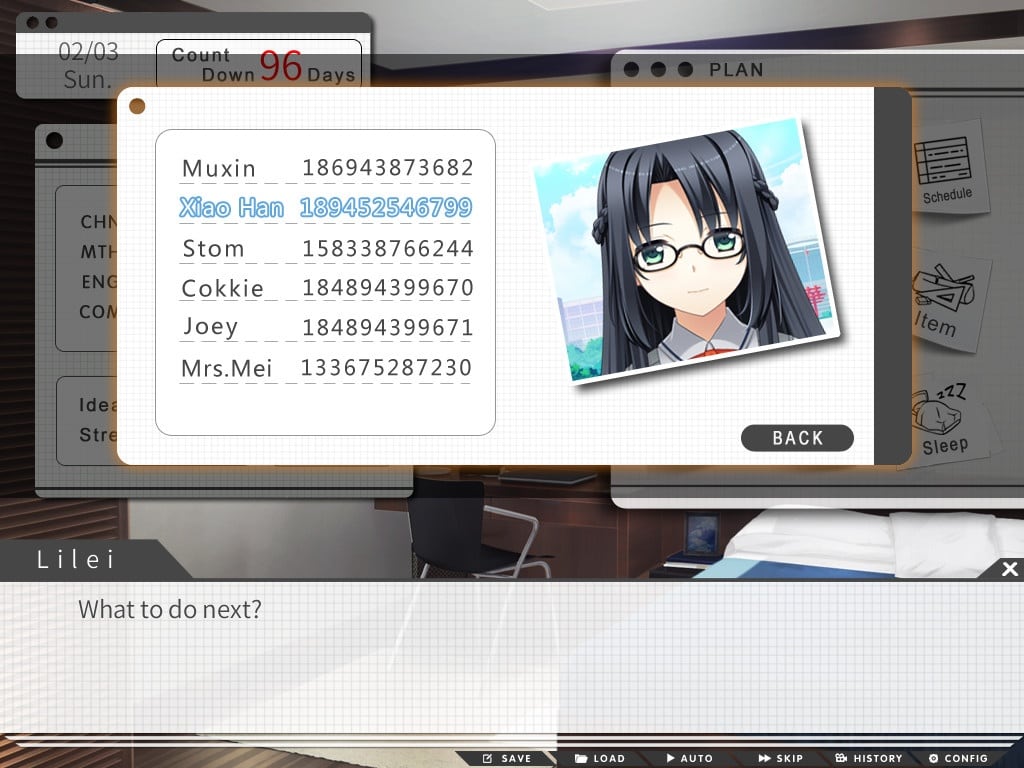Hide the dialogue box with X

tap(1010, 569)
